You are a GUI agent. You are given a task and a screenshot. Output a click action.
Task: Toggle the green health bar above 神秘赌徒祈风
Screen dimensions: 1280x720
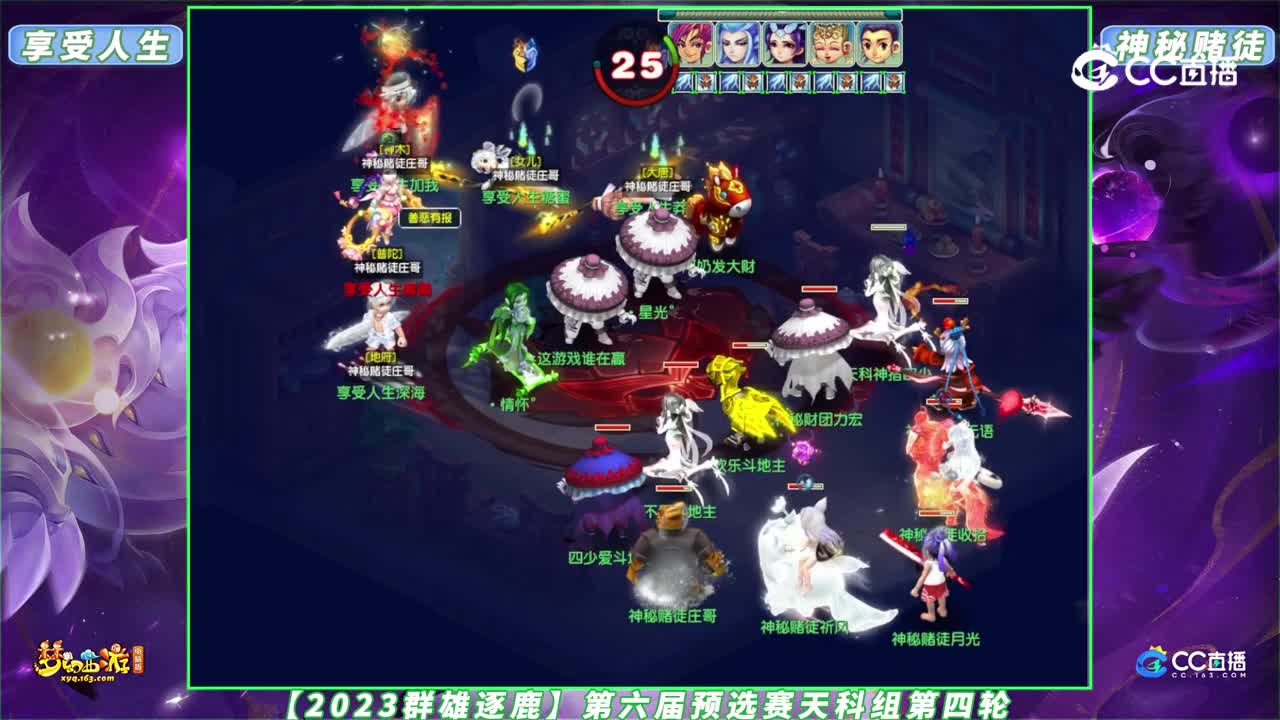[803, 484]
